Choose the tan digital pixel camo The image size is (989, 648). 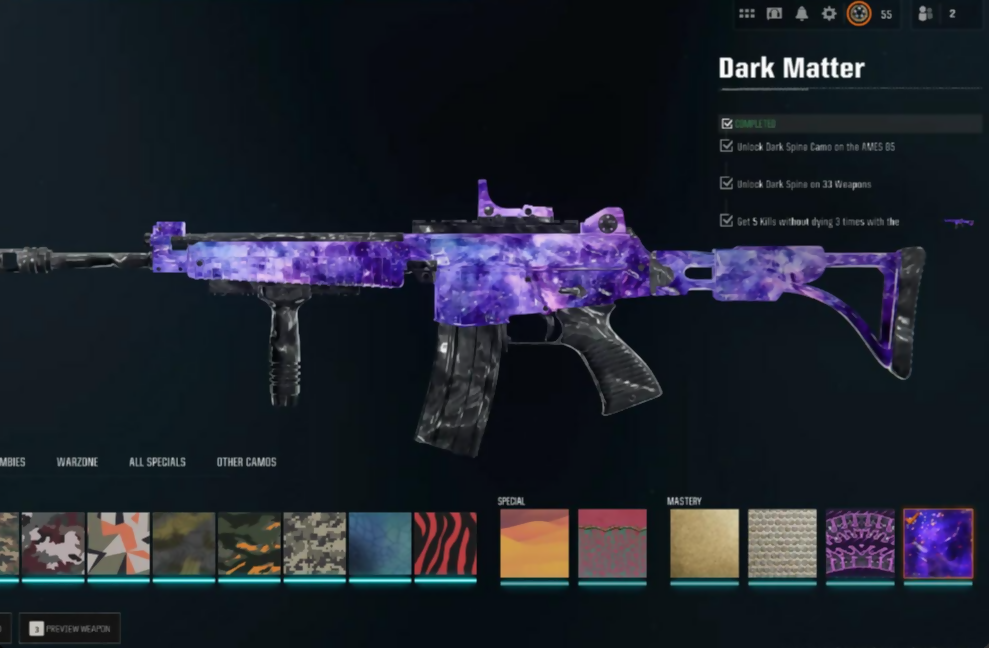pos(315,544)
